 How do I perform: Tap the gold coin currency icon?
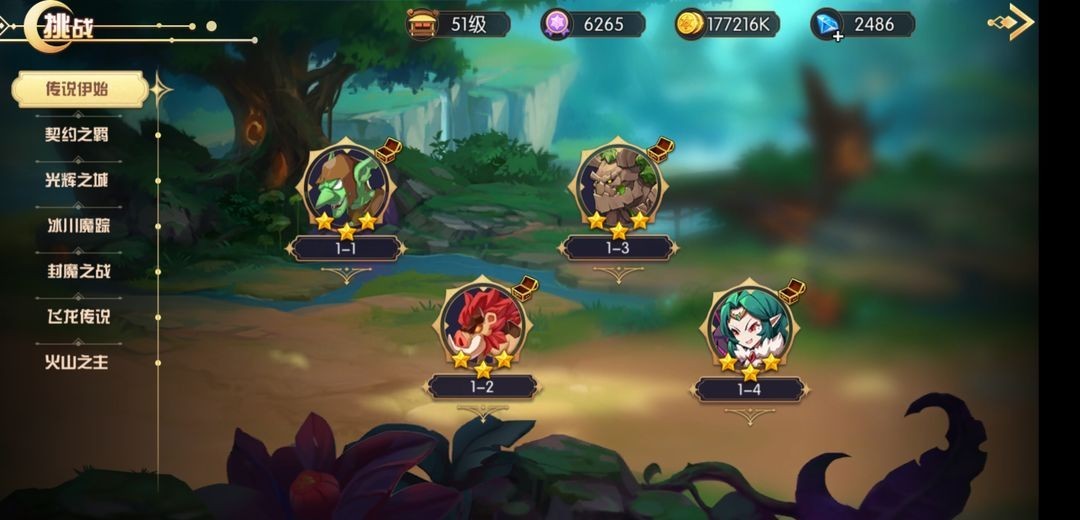pyautogui.click(x=690, y=24)
